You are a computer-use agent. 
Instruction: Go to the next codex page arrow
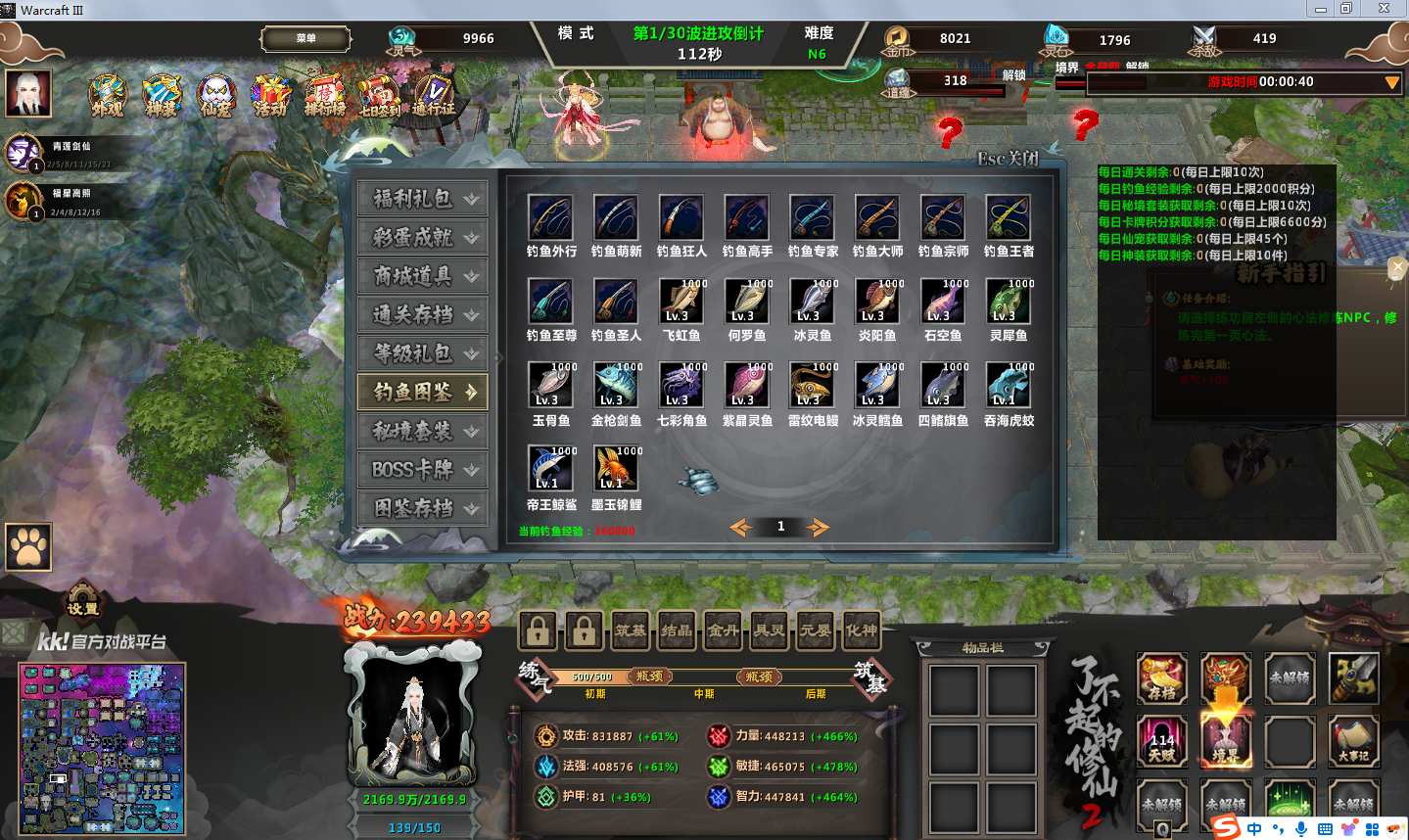click(x=817, y=528)
